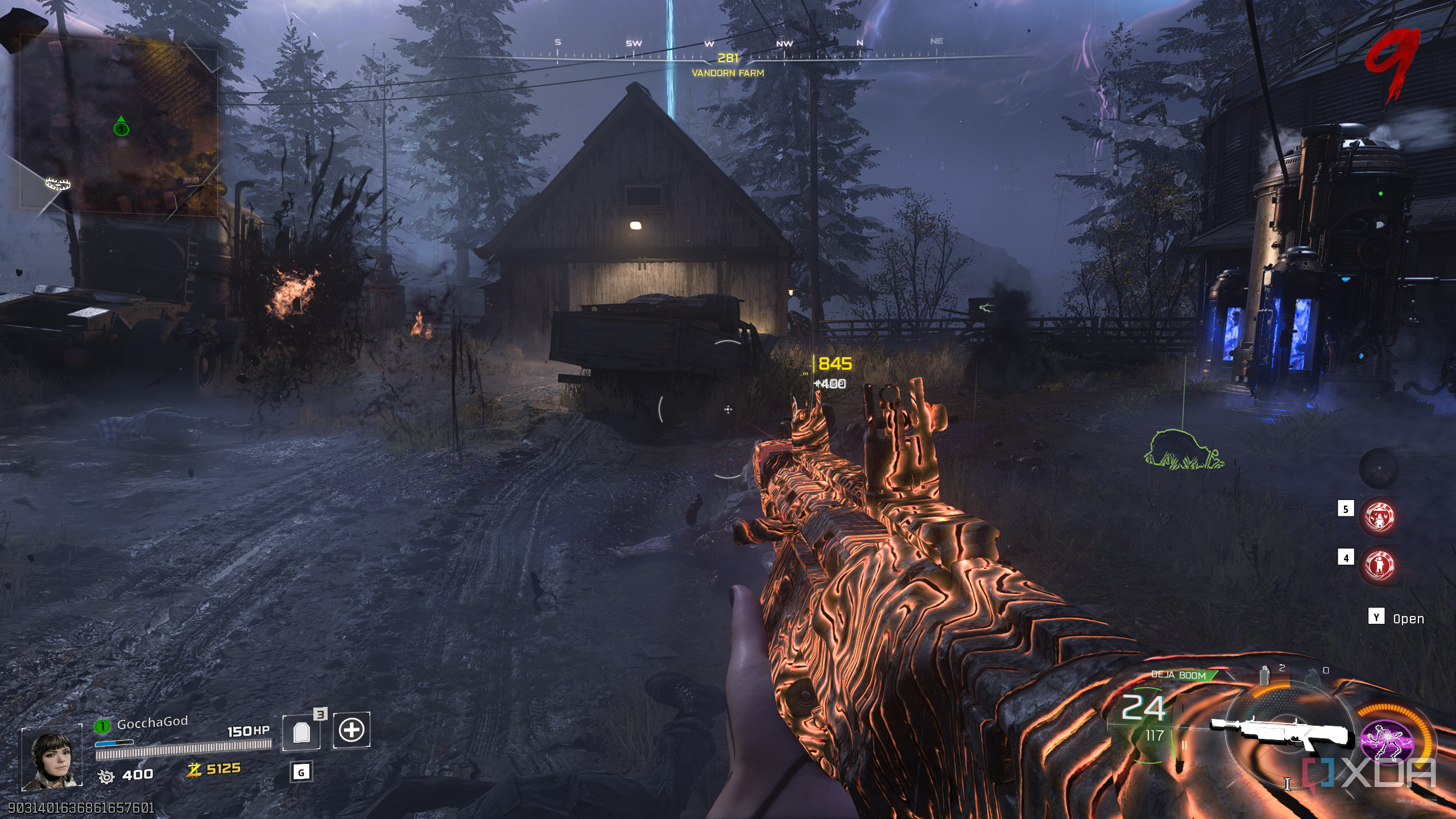
Task: Activate the gobblegum tagged 4
Action: coord(1379,565)
